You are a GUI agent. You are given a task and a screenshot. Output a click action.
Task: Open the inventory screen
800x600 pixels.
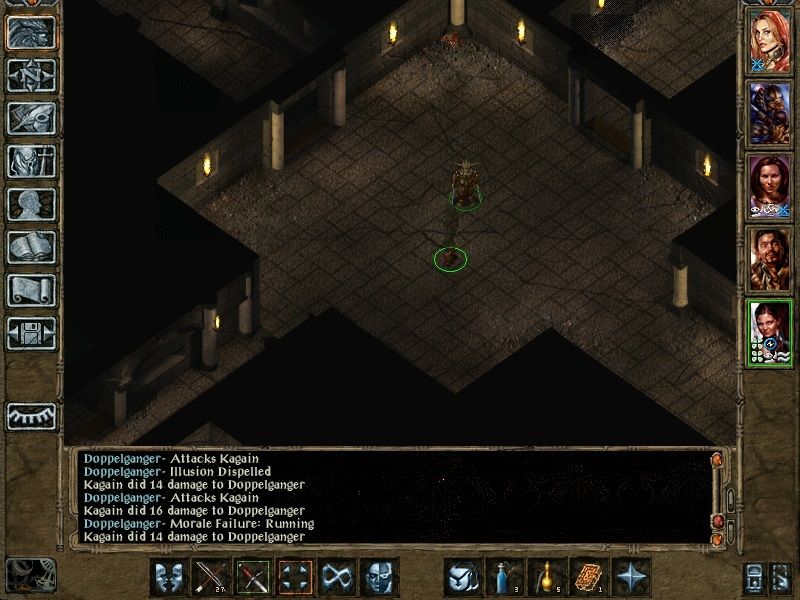(x=31, y=161)
